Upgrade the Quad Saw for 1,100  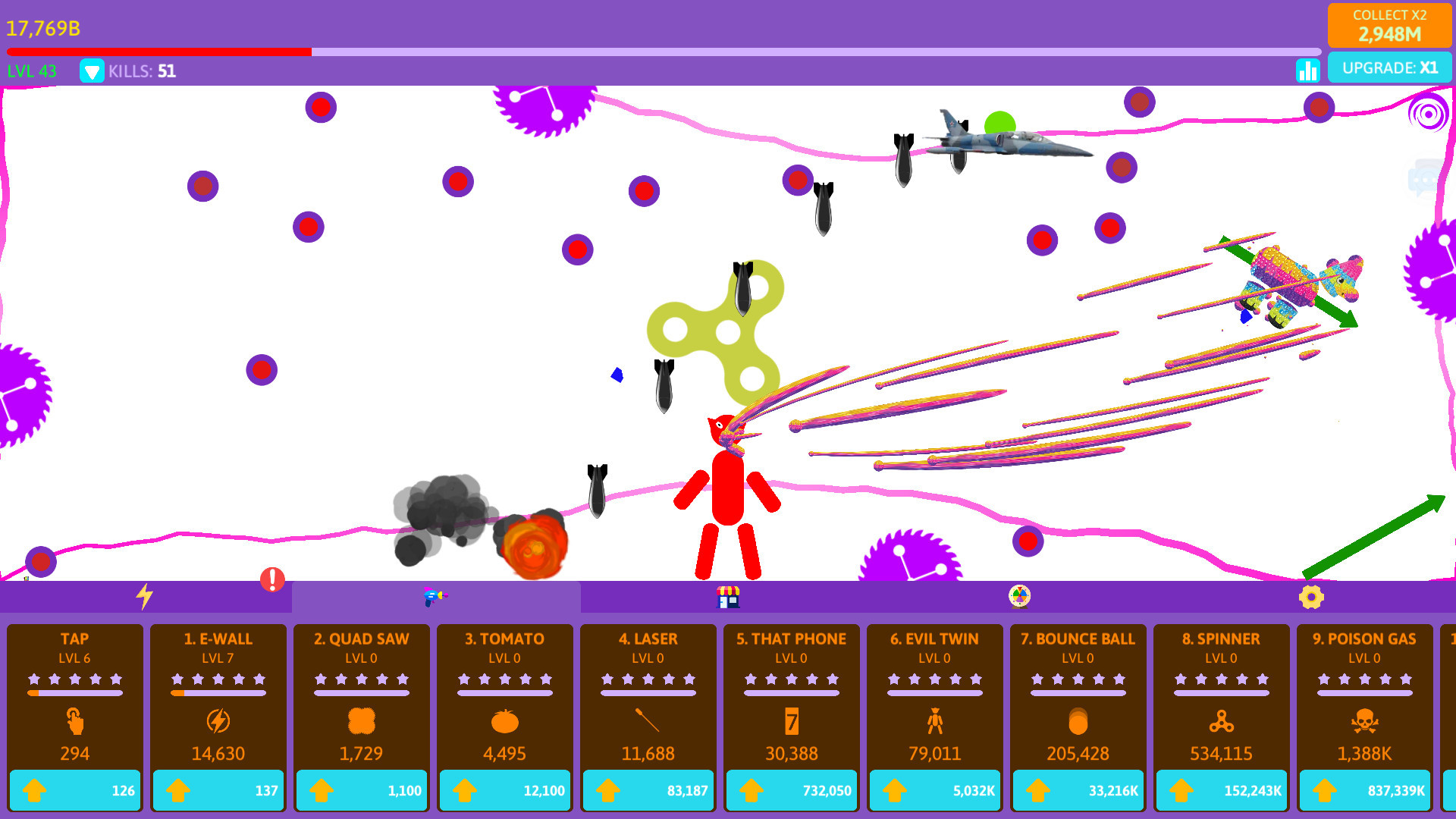tap(361, 789)
